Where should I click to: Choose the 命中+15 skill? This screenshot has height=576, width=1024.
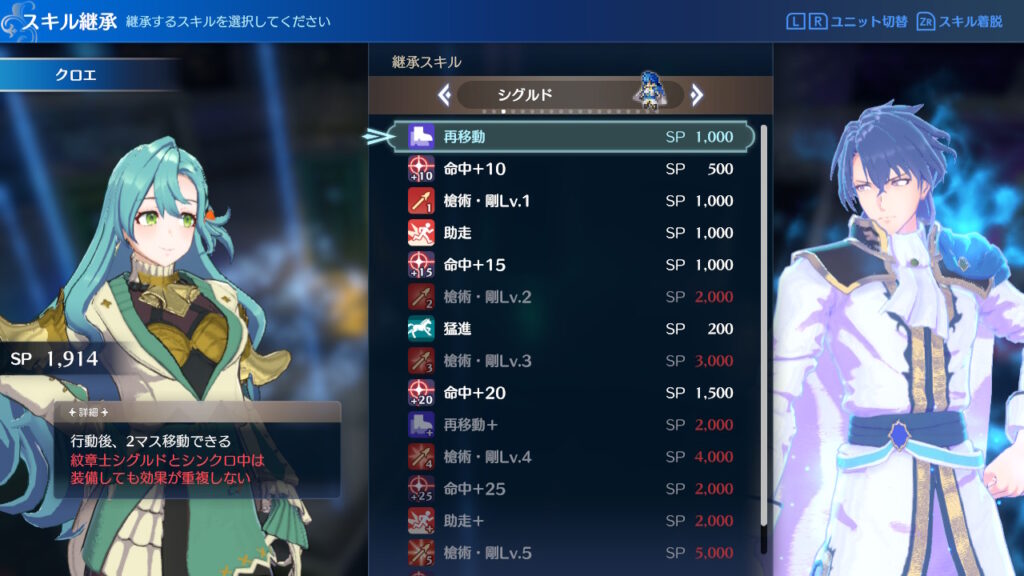coord(570,265)
